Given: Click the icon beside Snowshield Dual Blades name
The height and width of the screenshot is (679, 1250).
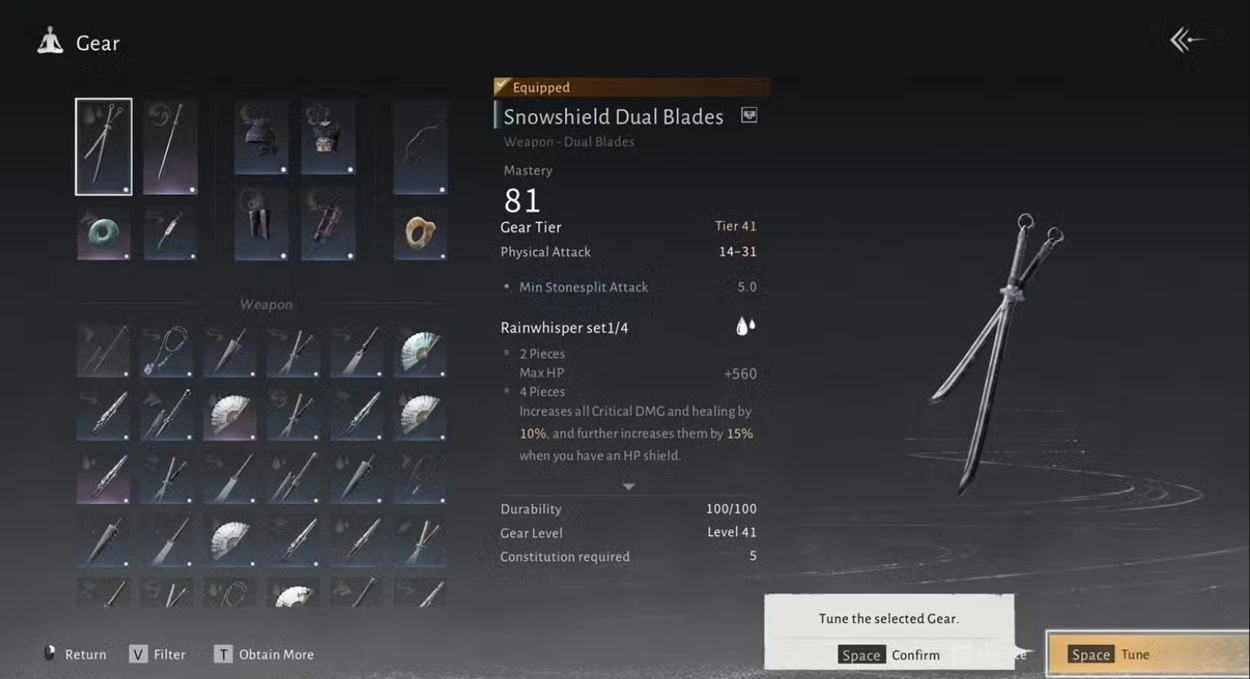Looking at the screenshot, I should point(749,116).
